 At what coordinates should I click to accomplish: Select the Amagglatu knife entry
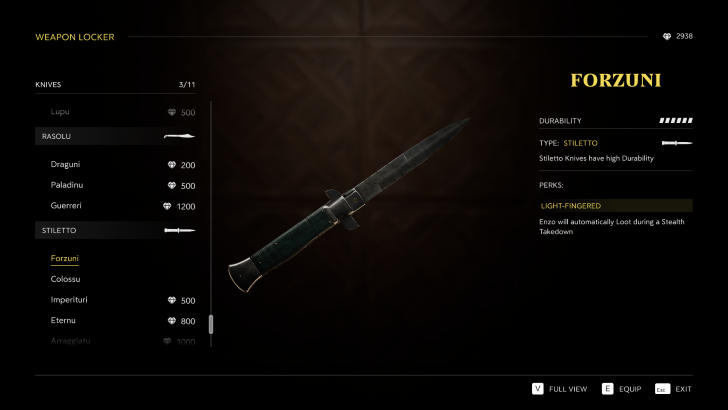71,341
